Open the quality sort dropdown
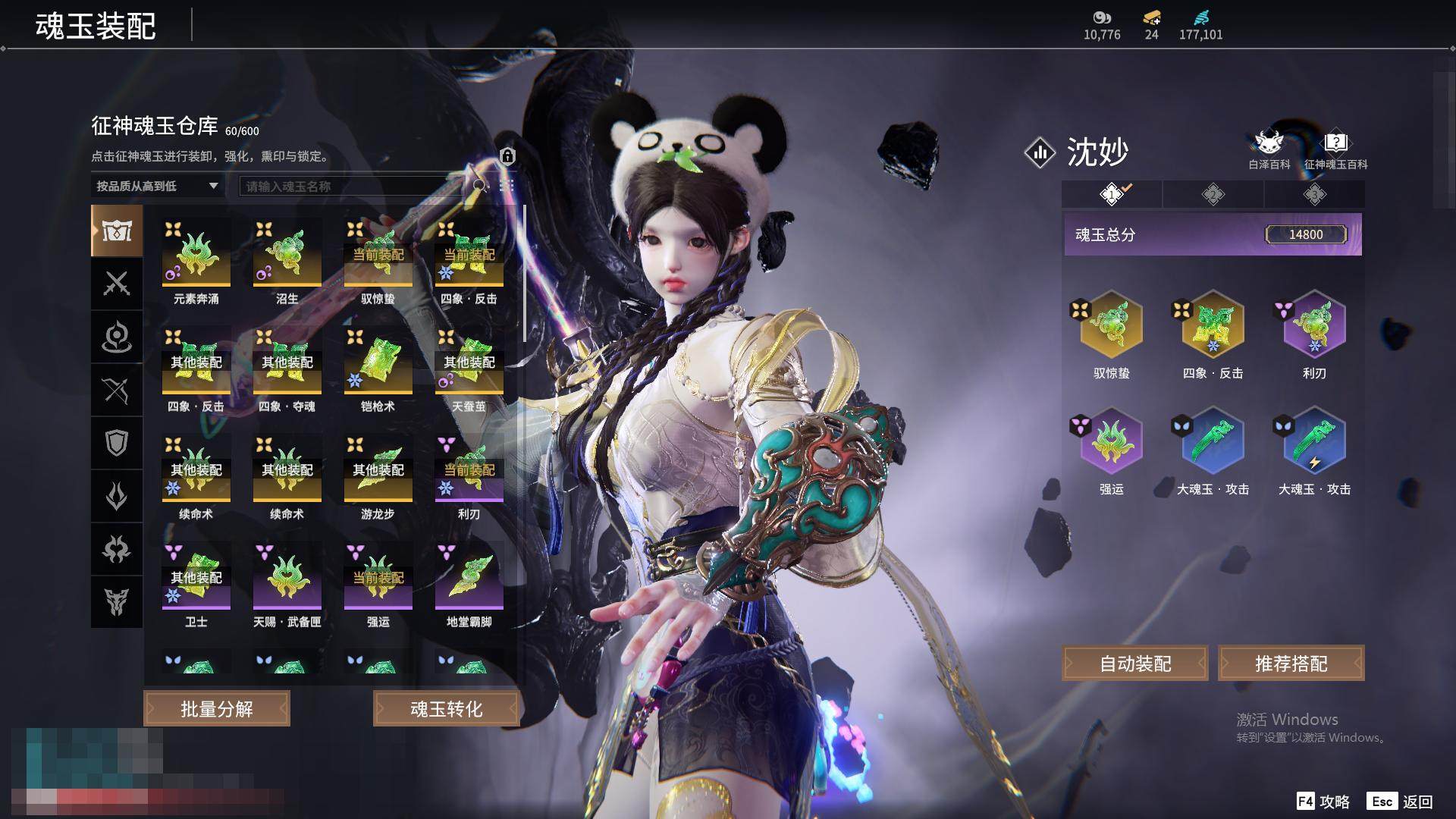This screenshot has height=819, width=1456. point(157,186)
